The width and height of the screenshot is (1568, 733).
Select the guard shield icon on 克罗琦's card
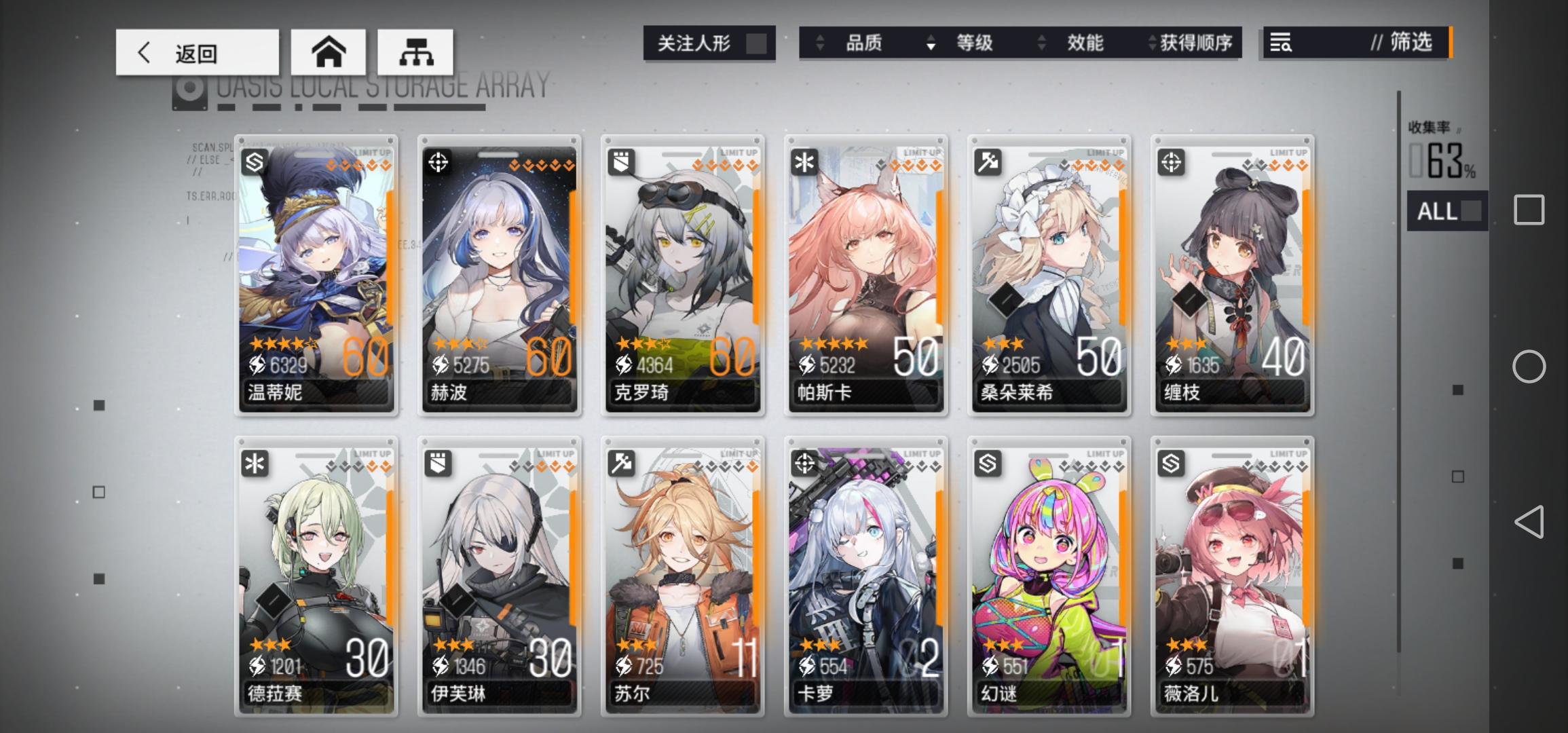tap(620, 162)
